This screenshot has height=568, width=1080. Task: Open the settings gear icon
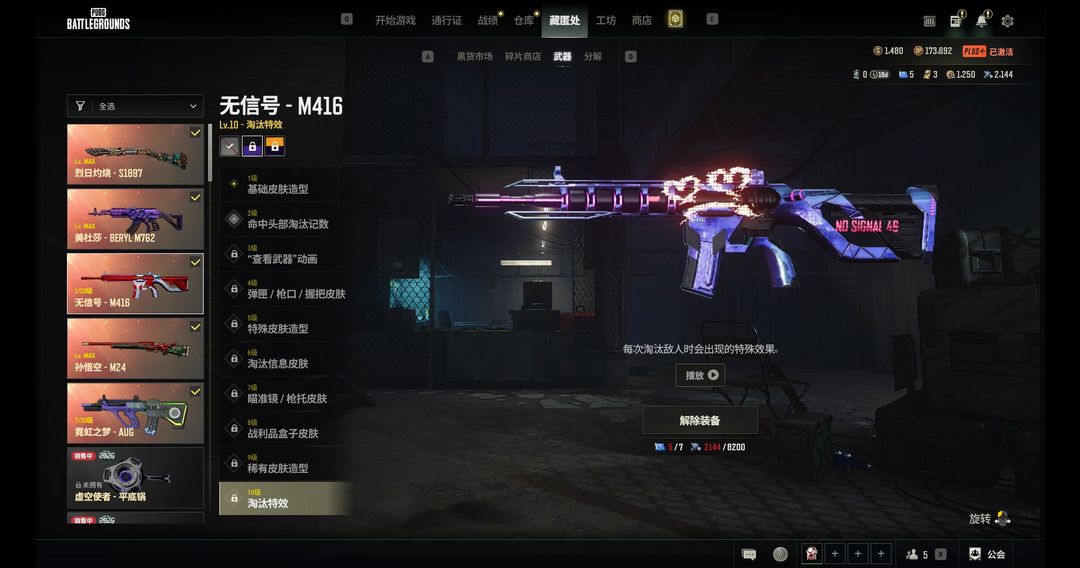click(x=1007, y=21)
